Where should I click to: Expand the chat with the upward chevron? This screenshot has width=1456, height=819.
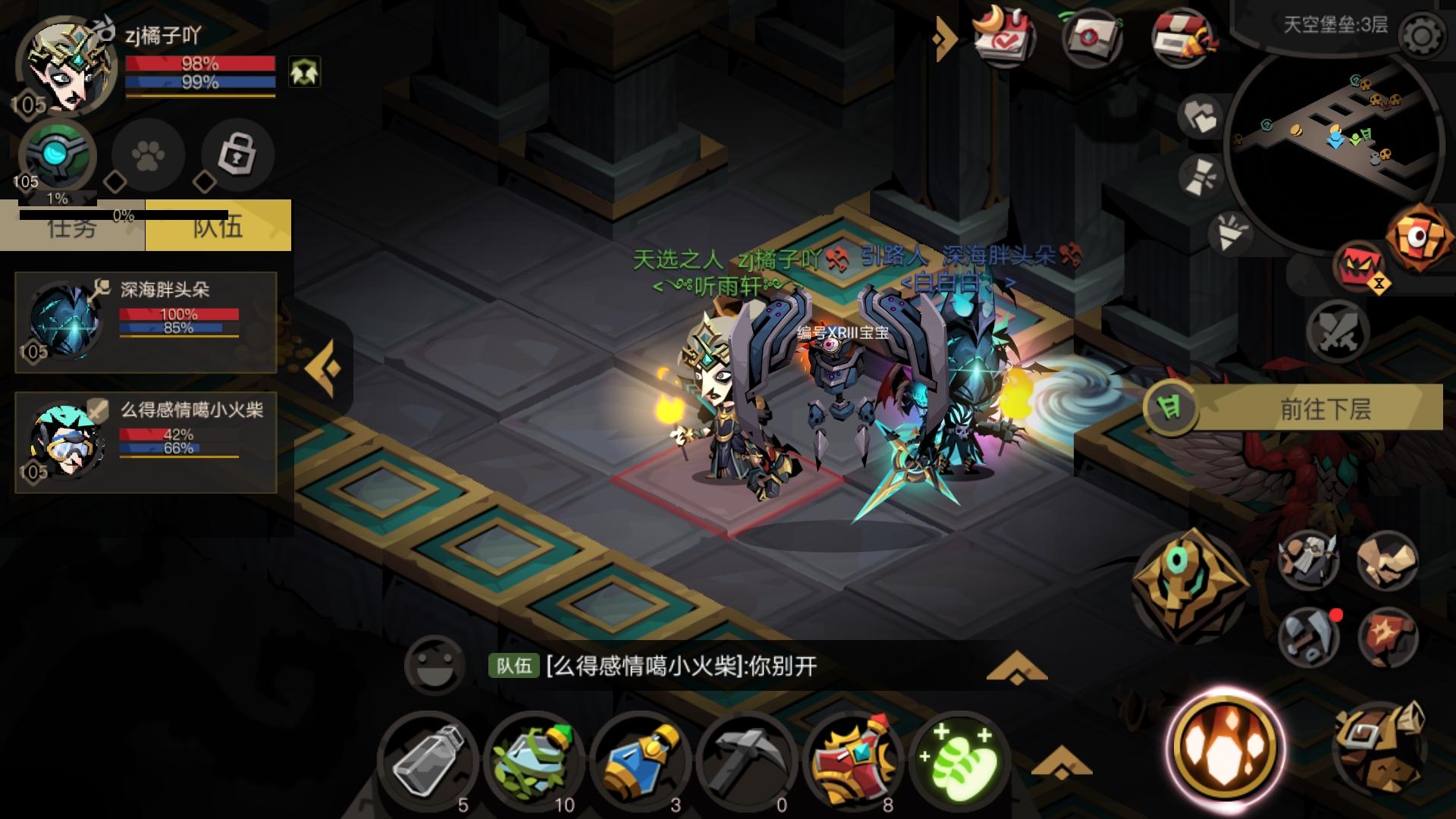click(1016, 665)
